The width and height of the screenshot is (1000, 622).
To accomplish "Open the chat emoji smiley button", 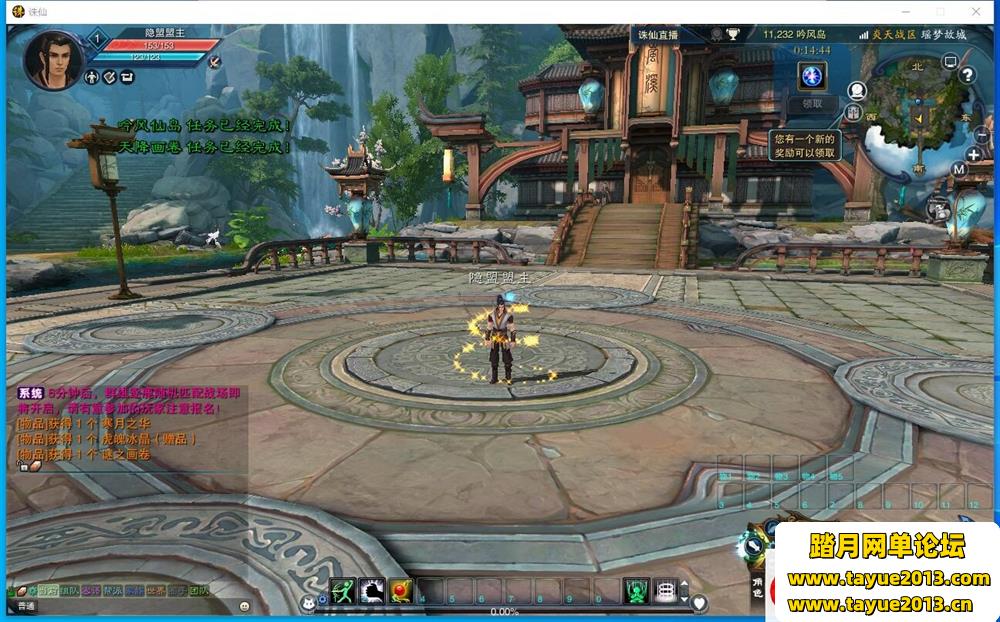I will (245, 606).
